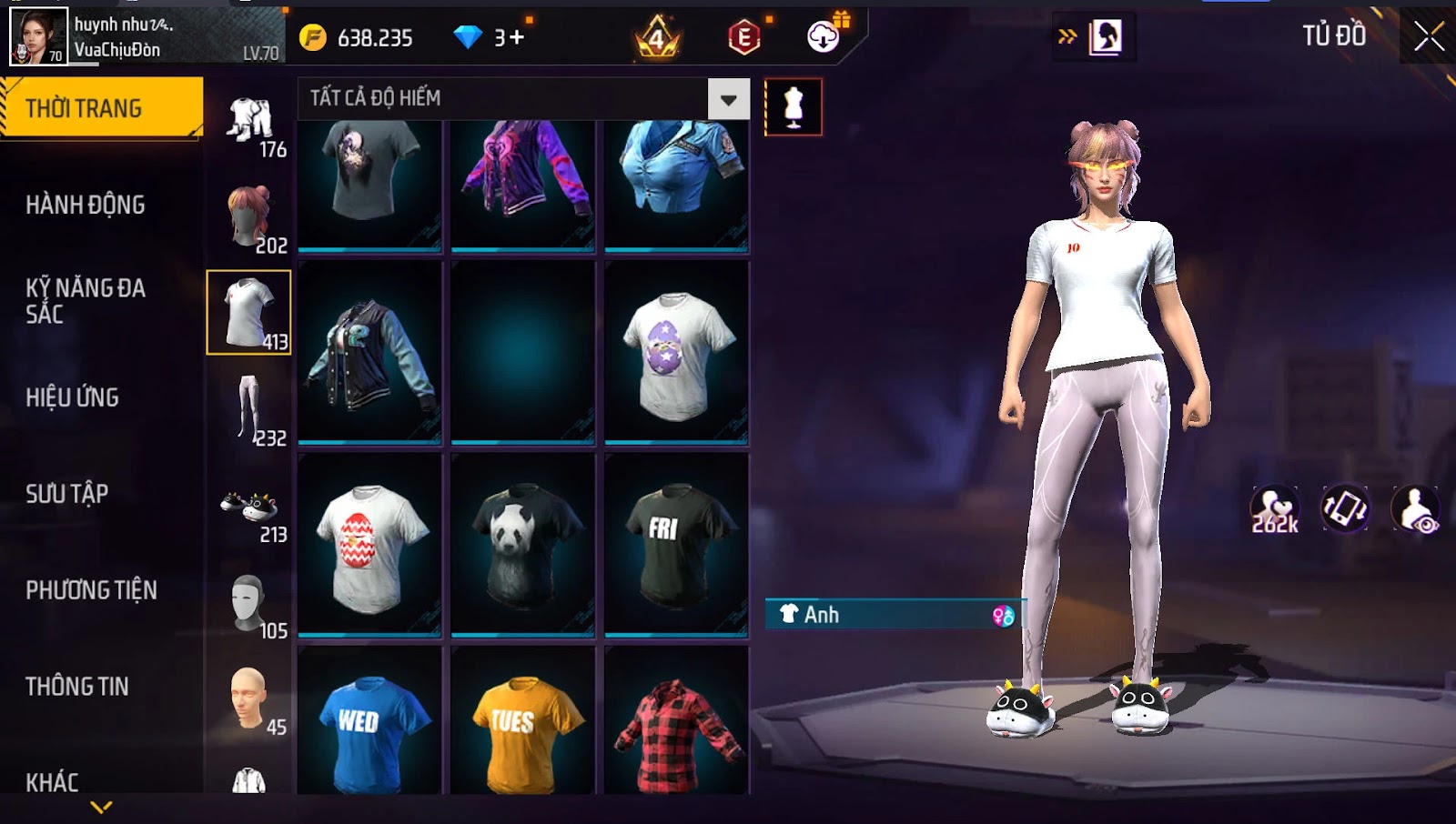Expand the TẤT CẢ ĐỘ HIẾM rarity dropdown

tap(728, 99)
